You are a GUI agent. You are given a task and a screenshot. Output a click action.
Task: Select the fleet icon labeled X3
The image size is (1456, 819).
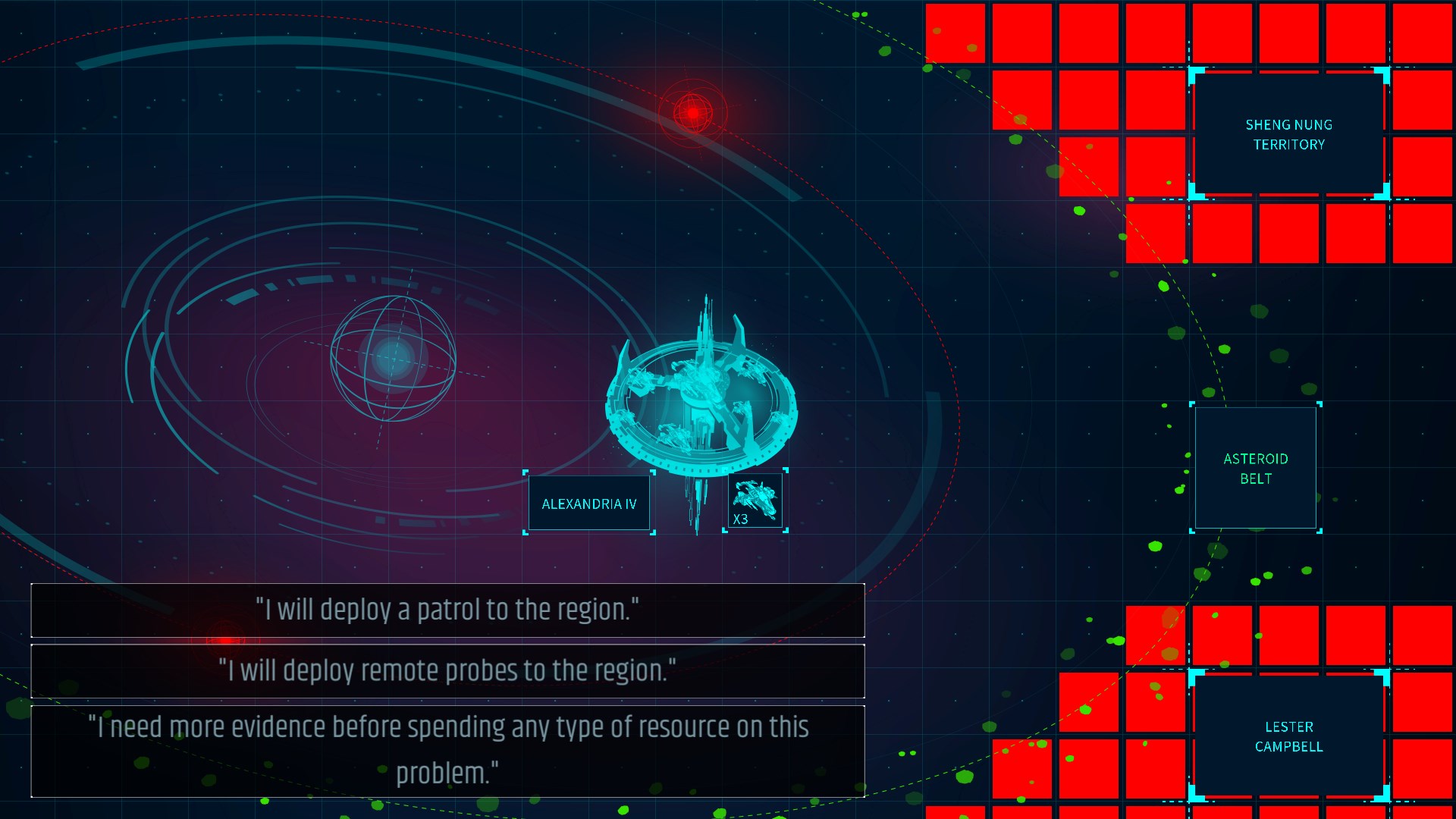coord(755,500)
